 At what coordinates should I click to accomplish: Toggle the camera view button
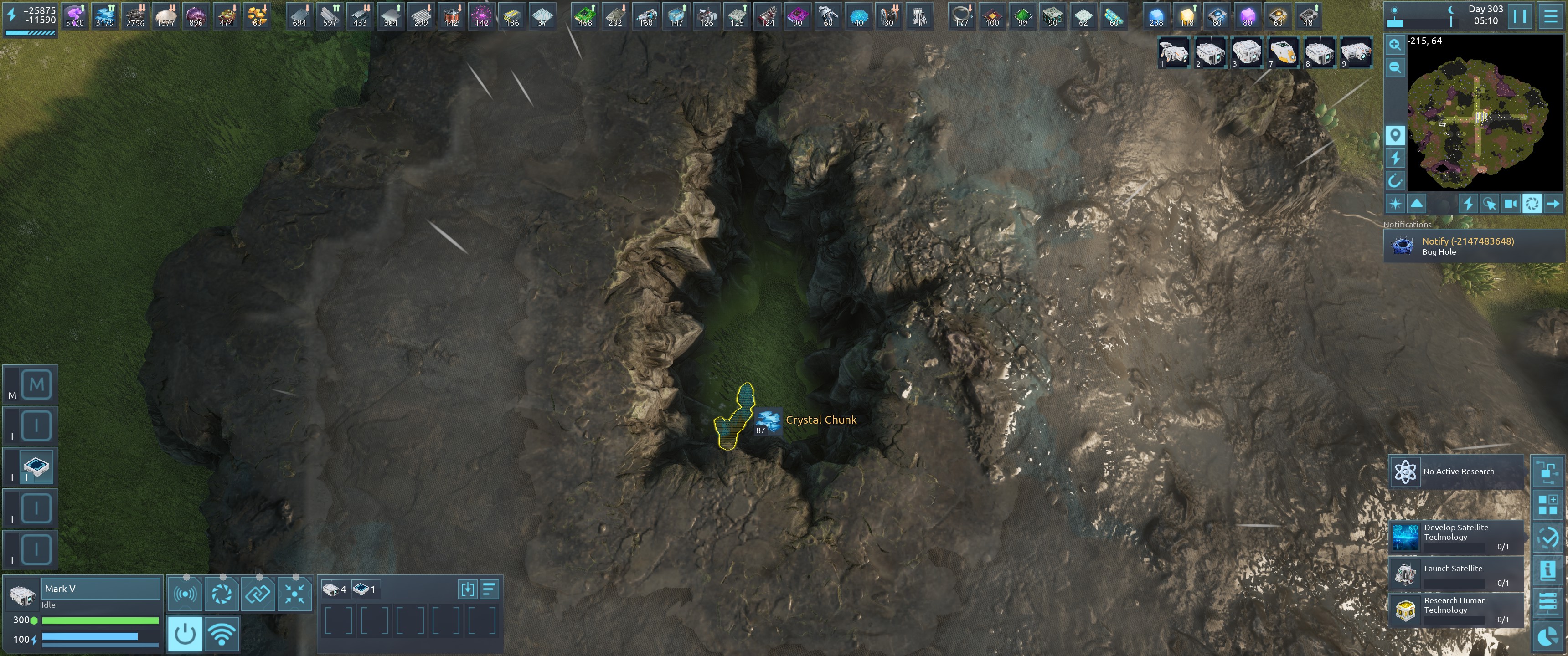tap(1510, 204)
